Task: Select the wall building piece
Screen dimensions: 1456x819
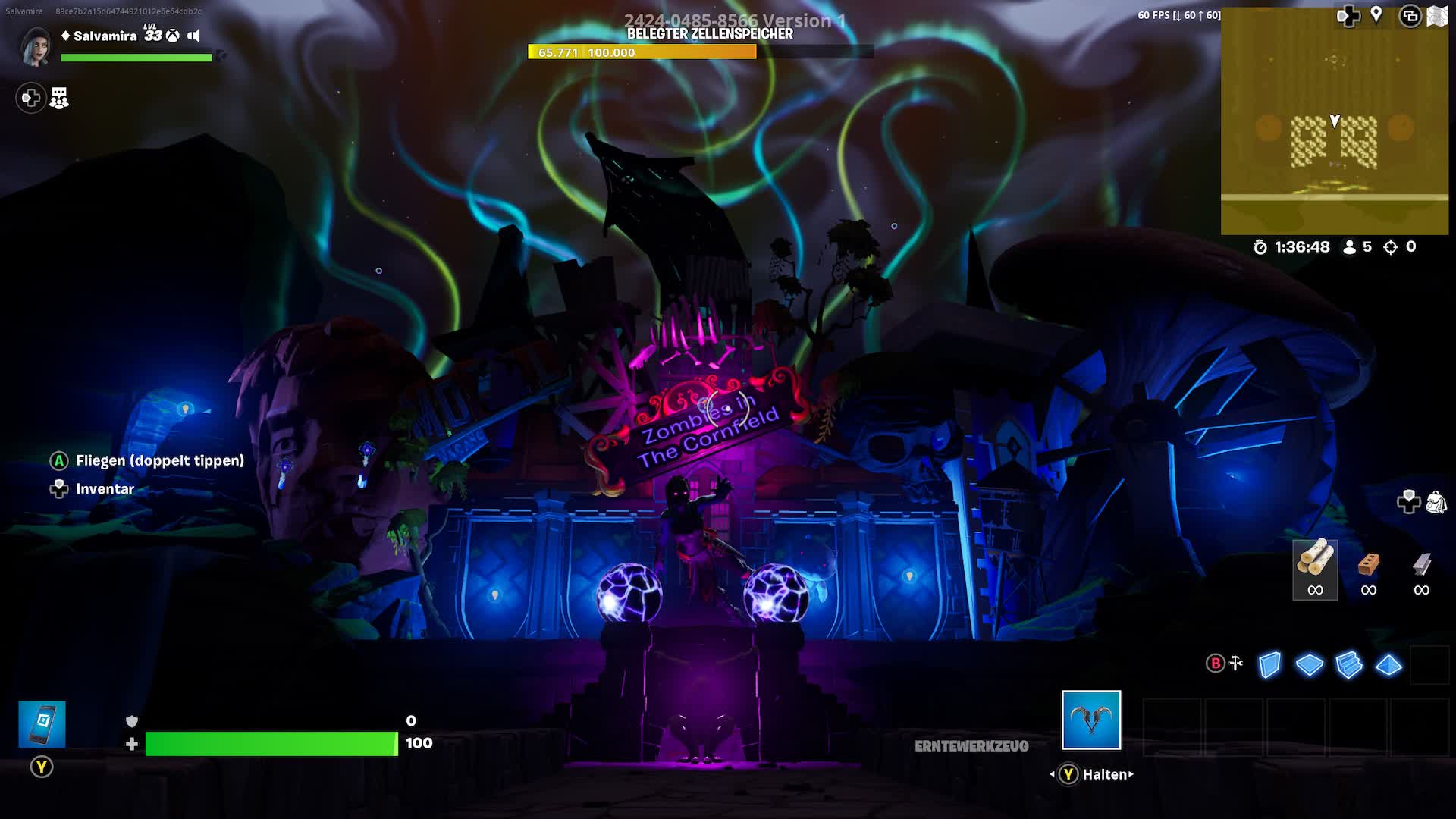Action: (1269, 665)
